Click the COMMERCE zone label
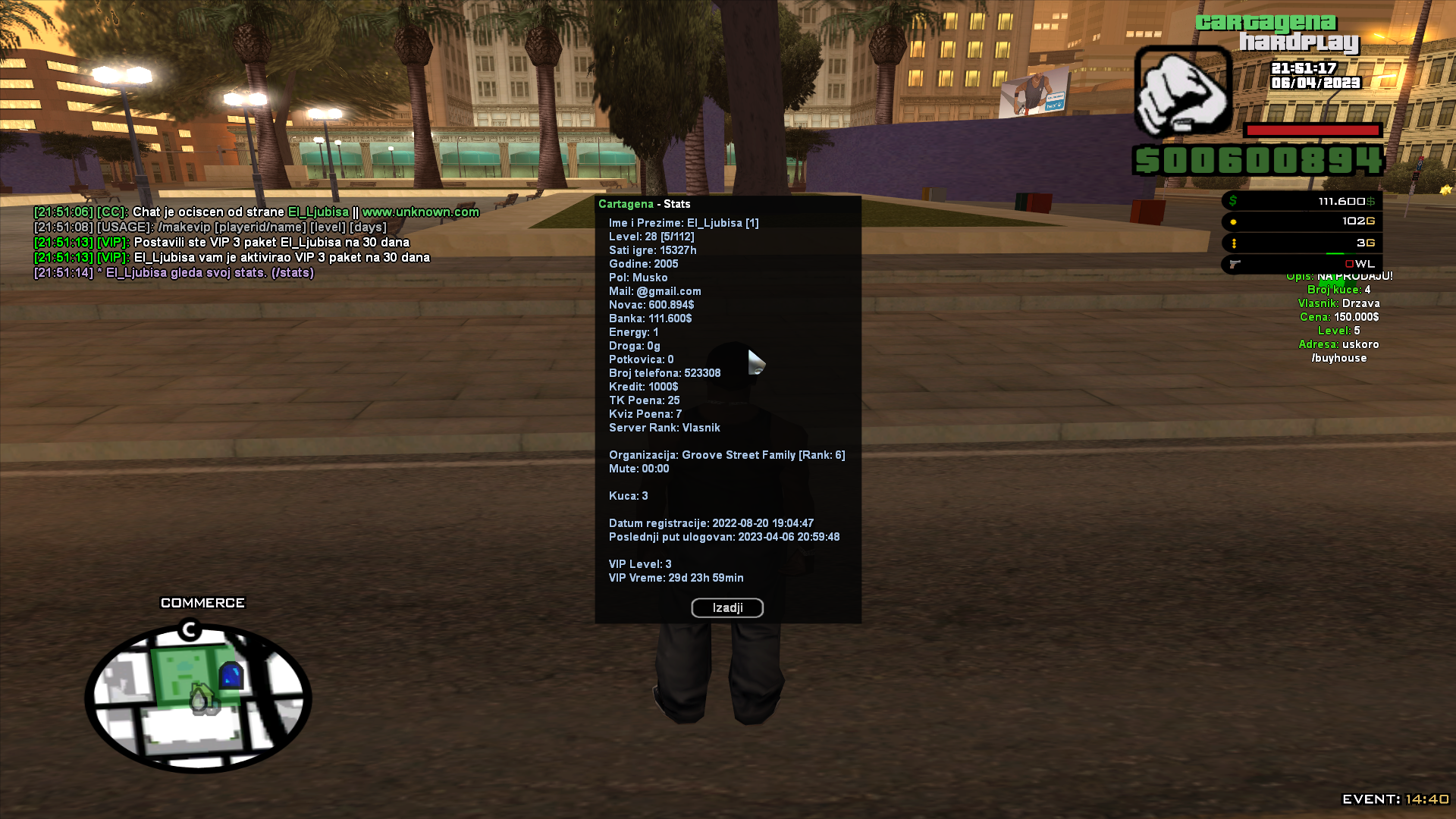 click(201, 602)
